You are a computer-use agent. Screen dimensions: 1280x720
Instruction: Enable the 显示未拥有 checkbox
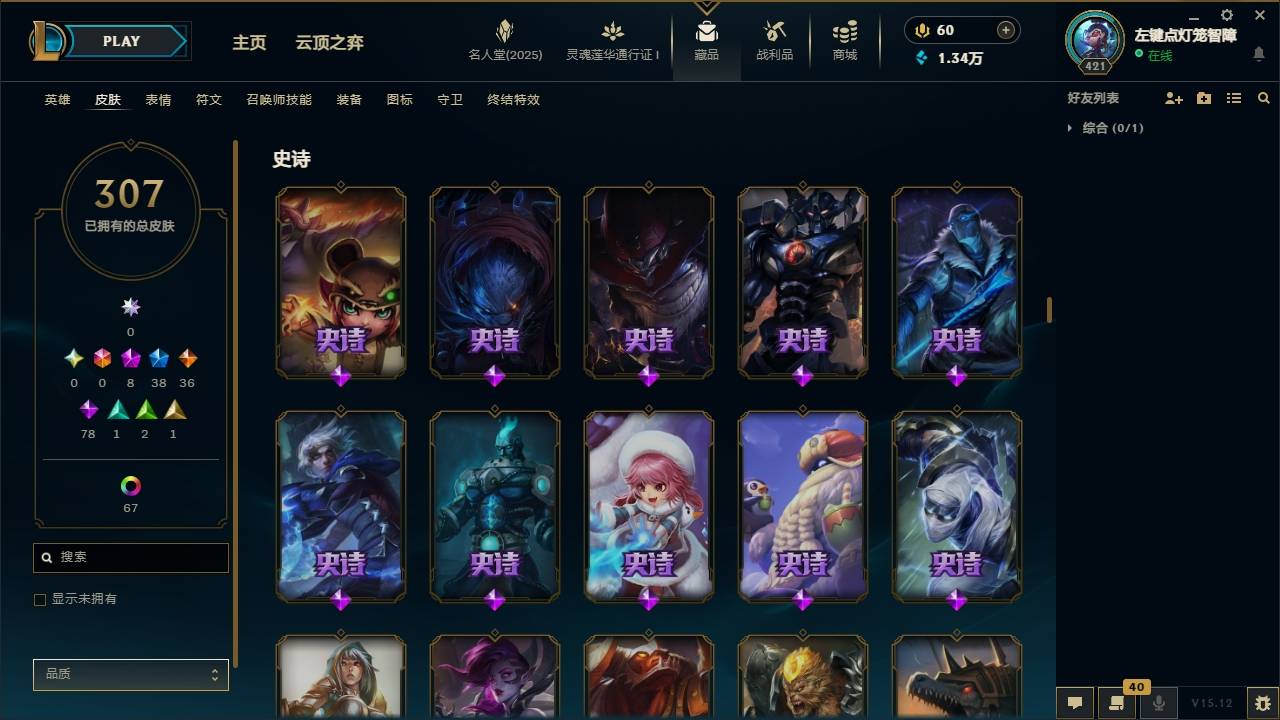39,599
